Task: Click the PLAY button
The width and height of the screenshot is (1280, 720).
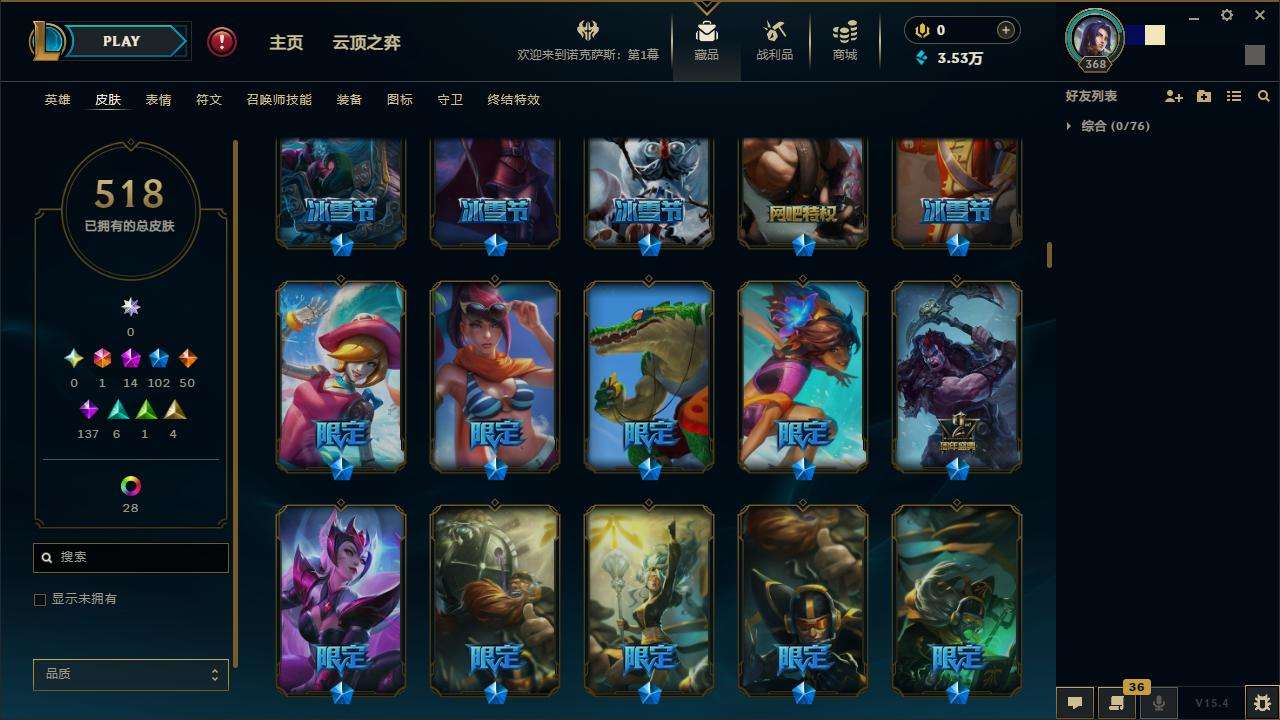Action: [121, 42]
